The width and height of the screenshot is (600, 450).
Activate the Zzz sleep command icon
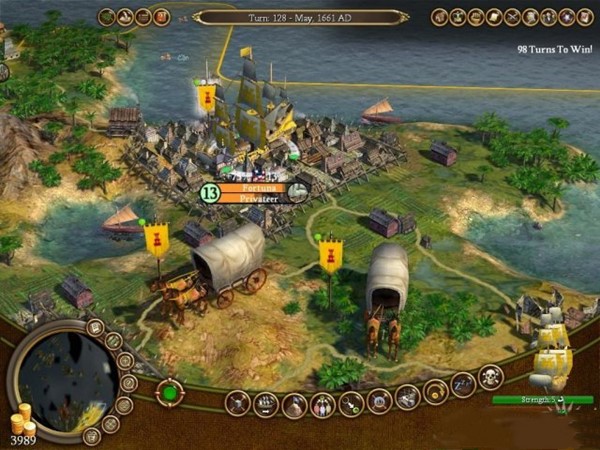463,384
